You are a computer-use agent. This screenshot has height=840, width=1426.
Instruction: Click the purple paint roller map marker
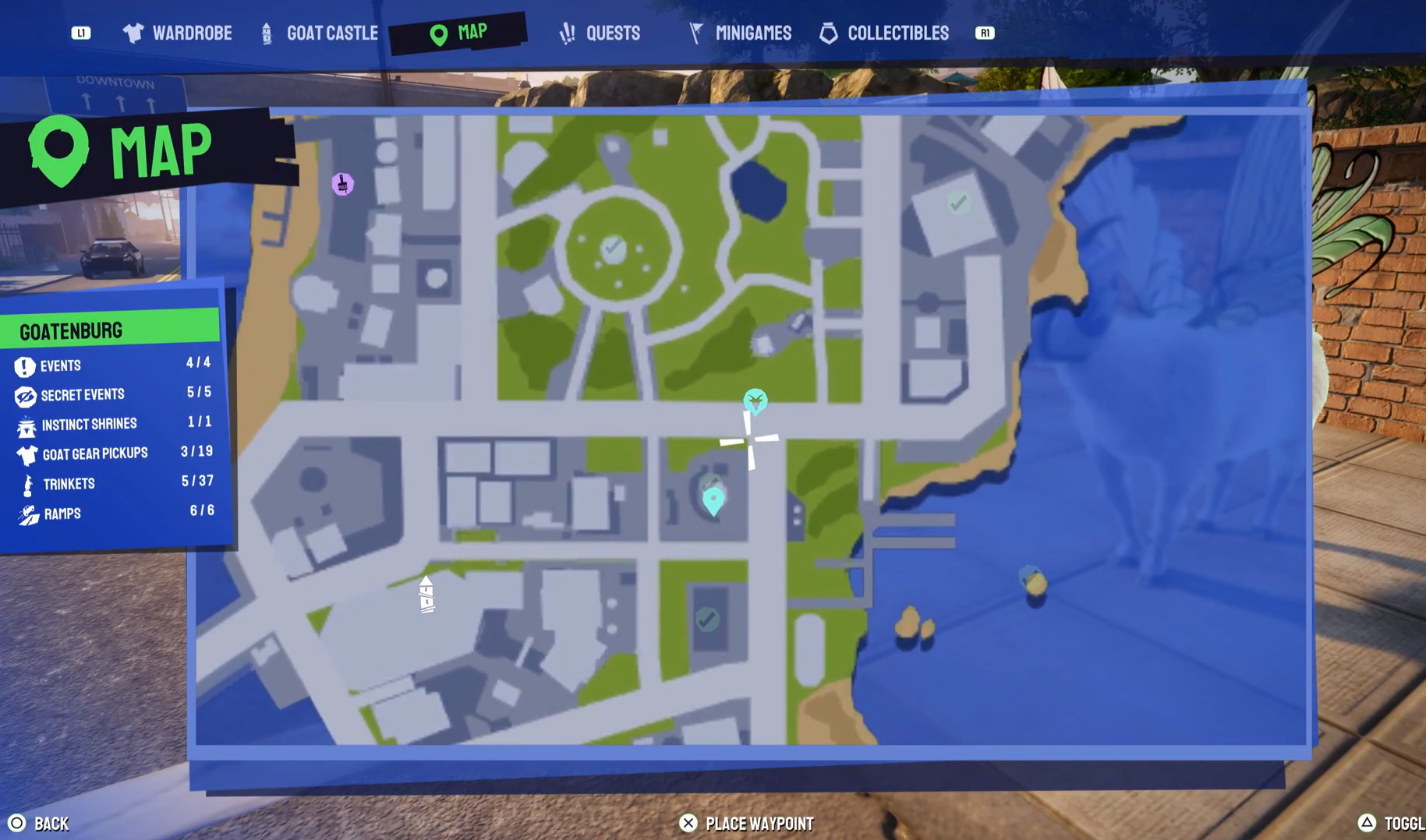pos(341,182)
